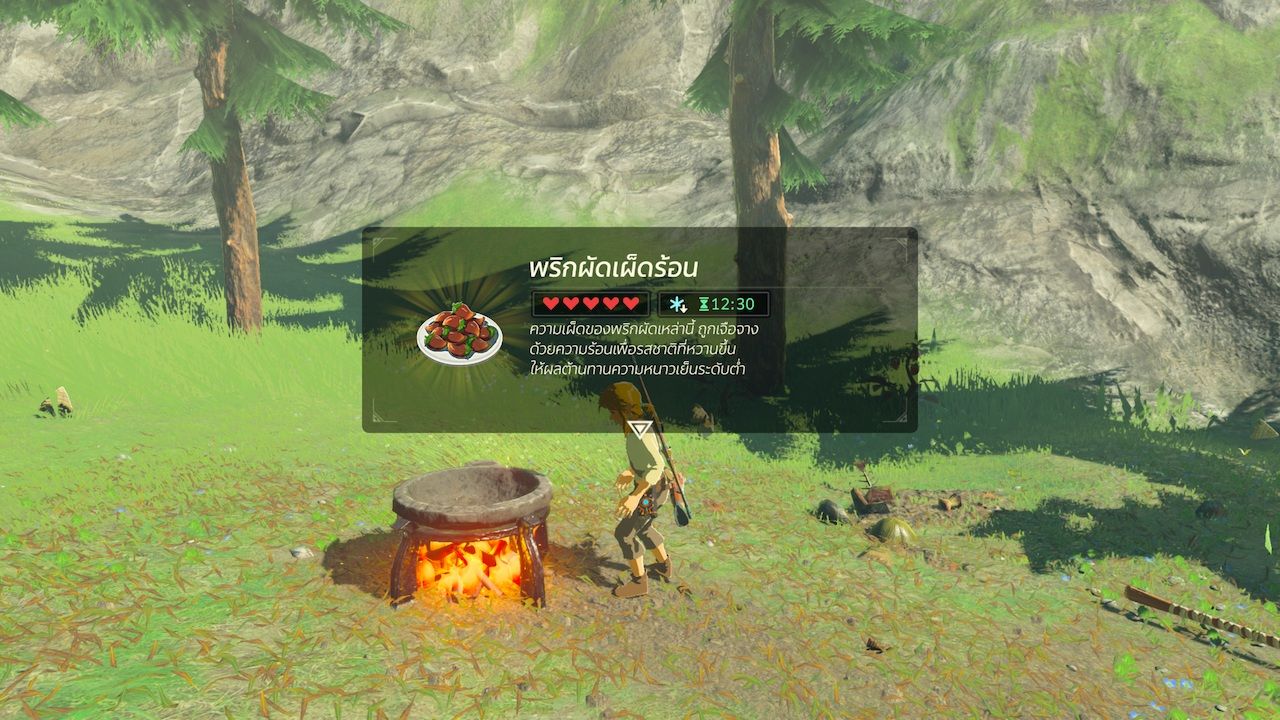This screenshot has height=720, width=1280.
Task: Click the second heart icon from the left
Action: coord(571,303)
